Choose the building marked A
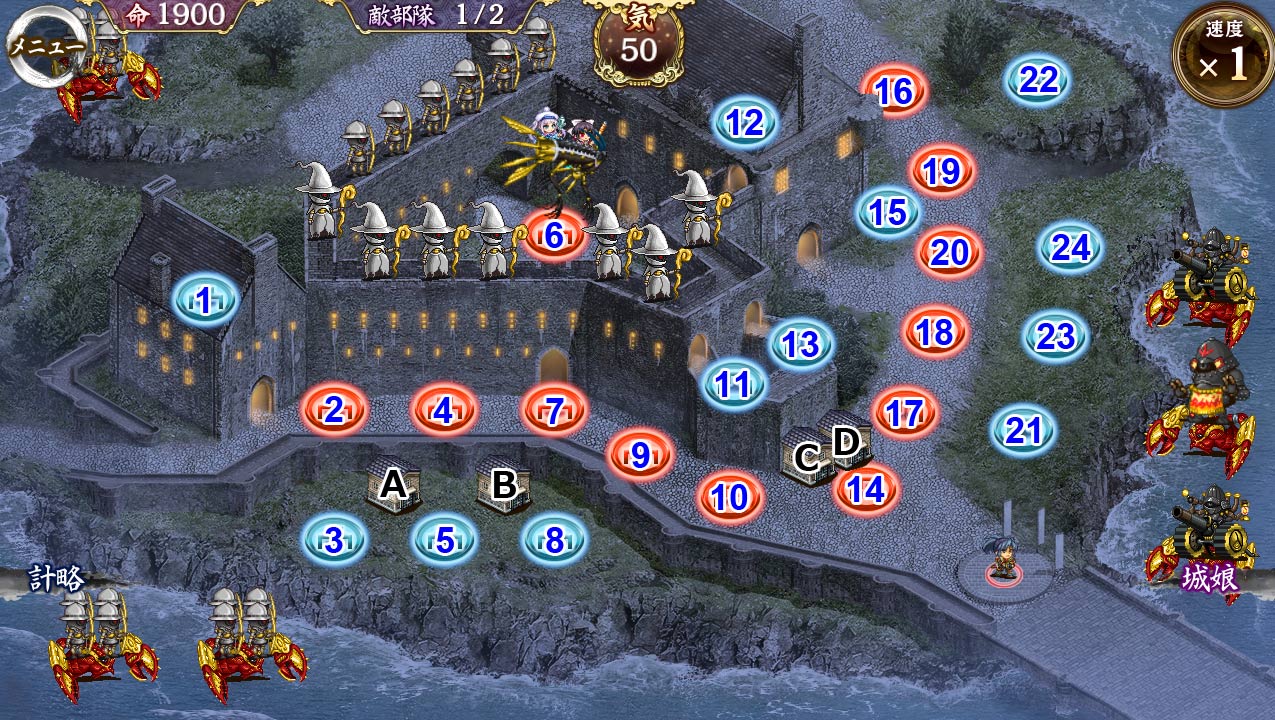This screenshot has width=1275, height=720. pyautogui.click(x=394, y=485)
